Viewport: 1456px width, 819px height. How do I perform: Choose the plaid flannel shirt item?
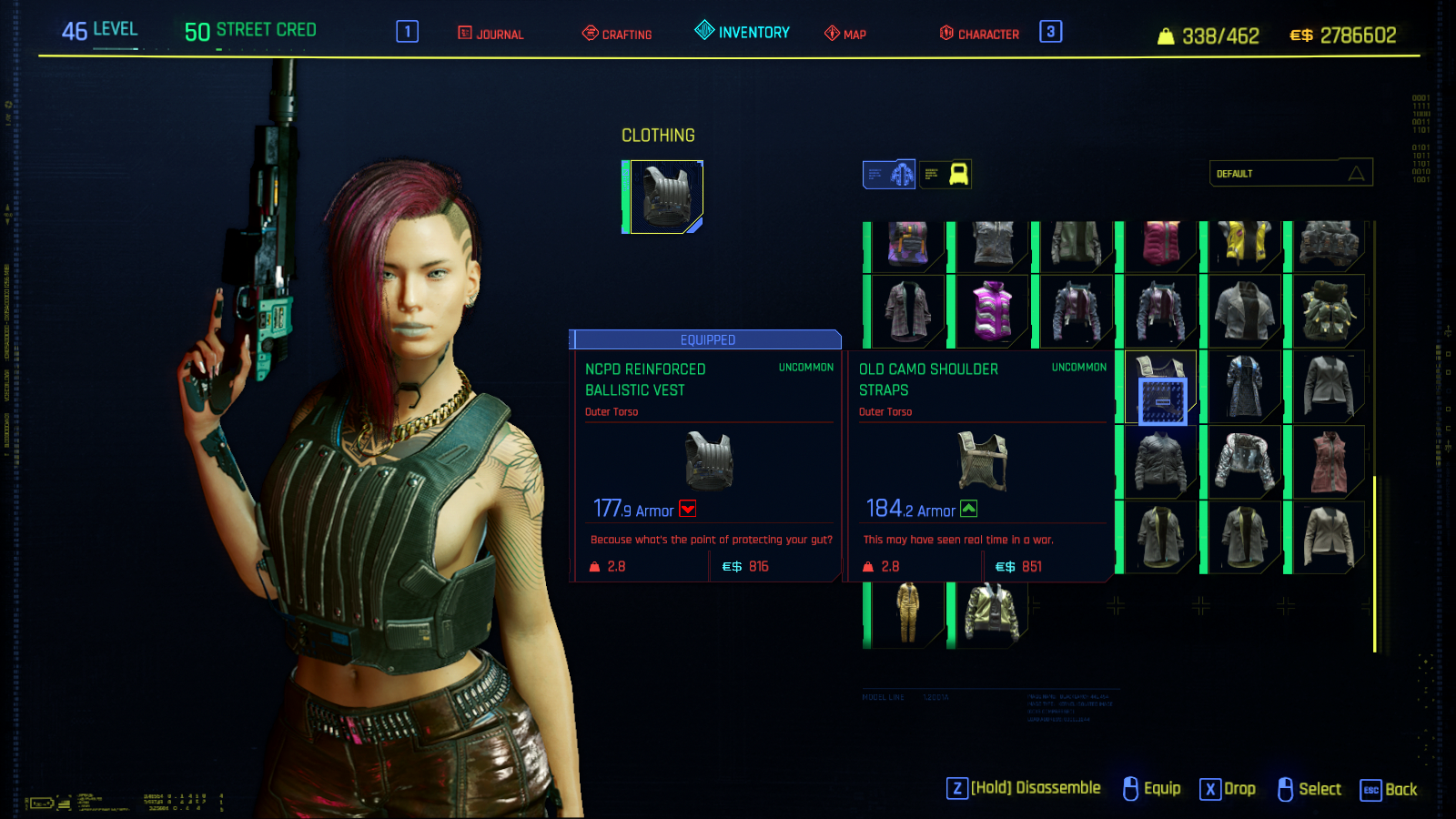click(x=907, y=310)
